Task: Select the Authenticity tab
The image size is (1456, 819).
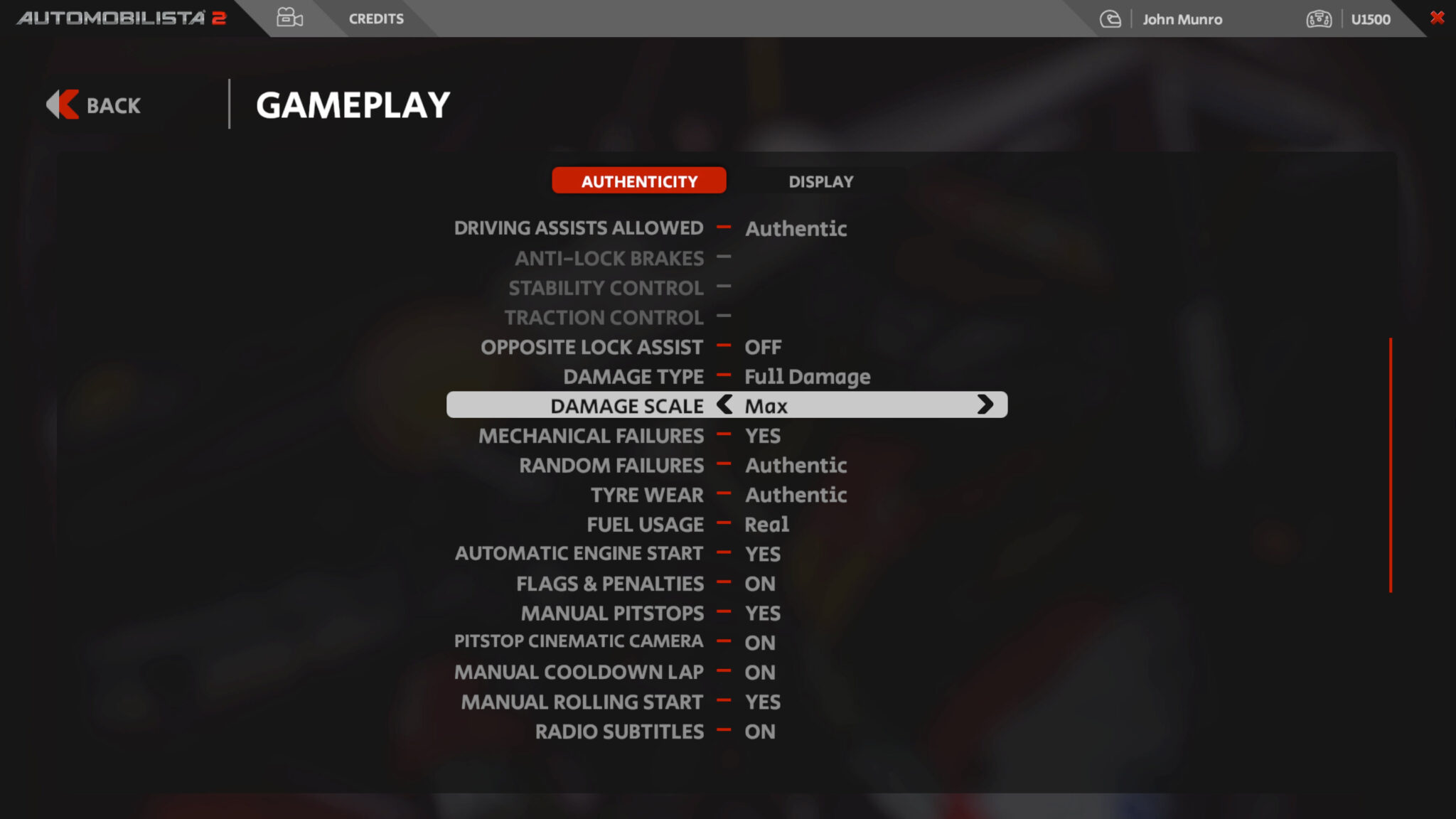Action: [x=639, y=181]
